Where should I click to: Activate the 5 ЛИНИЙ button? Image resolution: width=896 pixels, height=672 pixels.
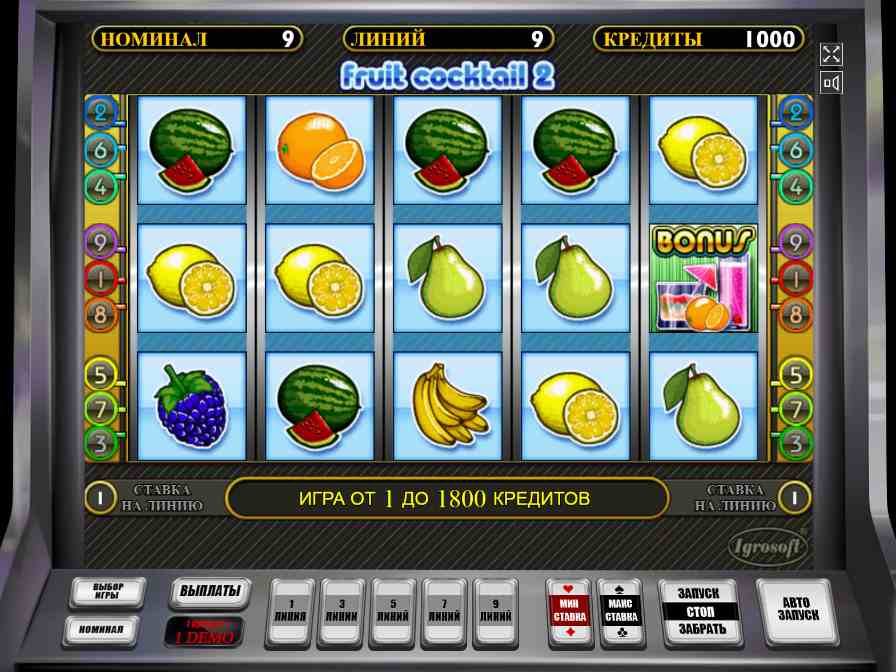tap(394, 612)
